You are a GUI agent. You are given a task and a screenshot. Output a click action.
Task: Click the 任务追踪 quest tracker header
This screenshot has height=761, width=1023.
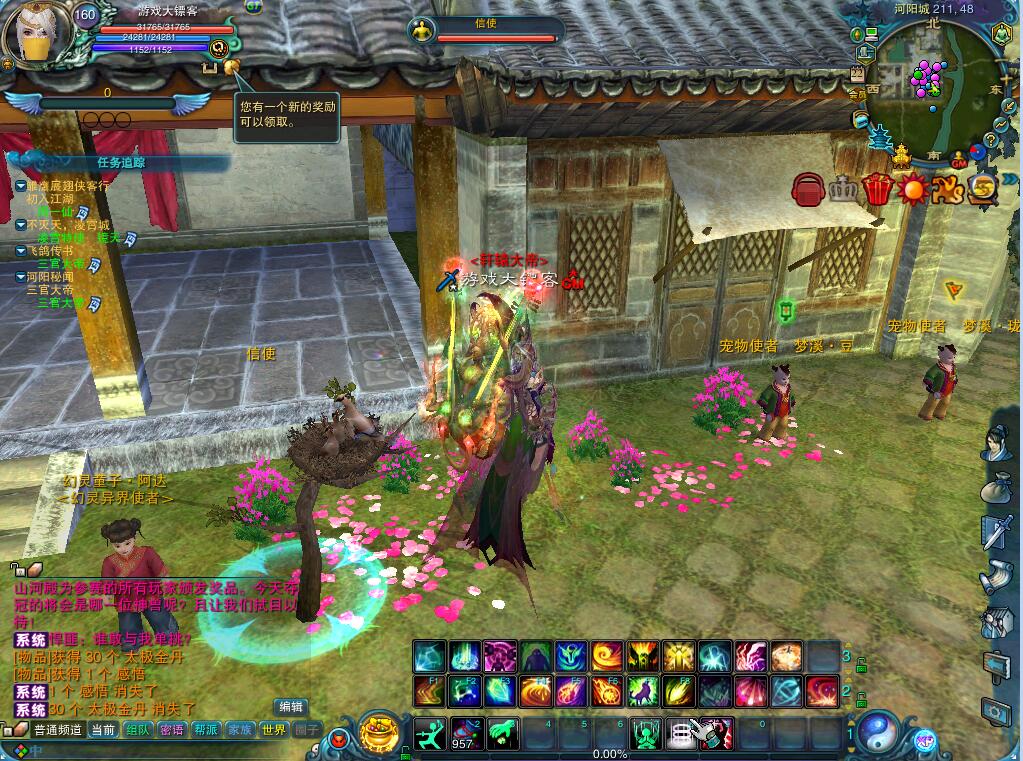121,162
